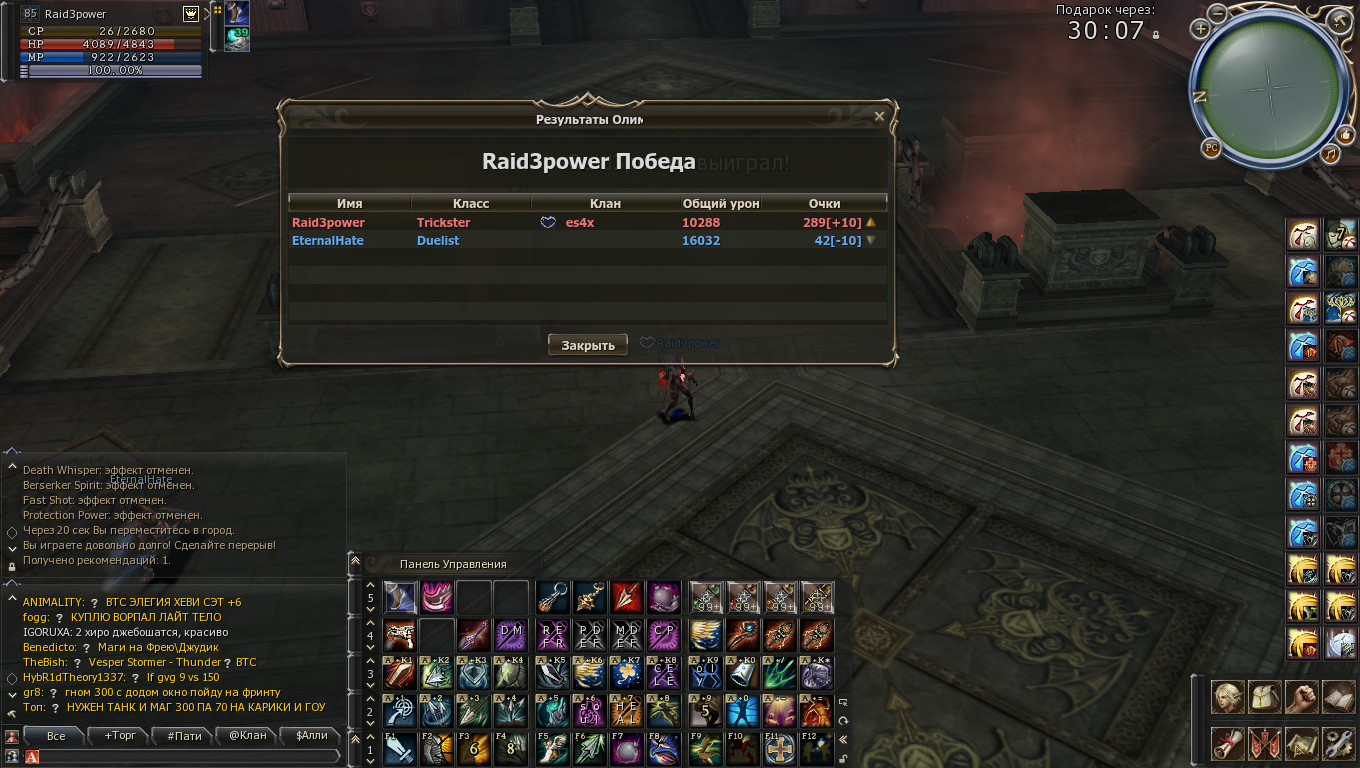Screen dimensions: 1360x768
Task: Zoom out the minimap with minus button
Action: coord(1217,13)
